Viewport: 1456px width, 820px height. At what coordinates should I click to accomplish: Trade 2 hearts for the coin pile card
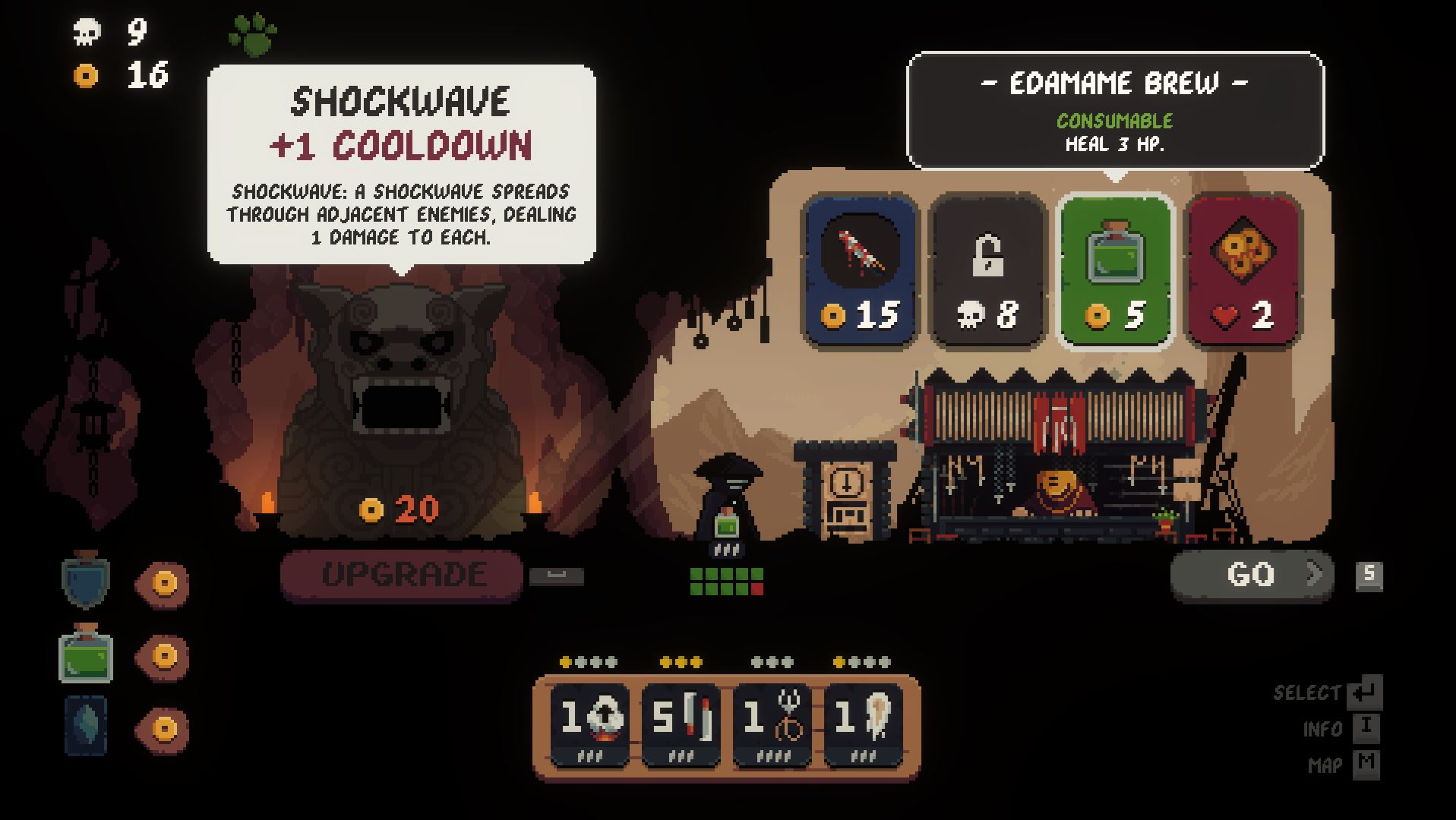point(1243,271)
